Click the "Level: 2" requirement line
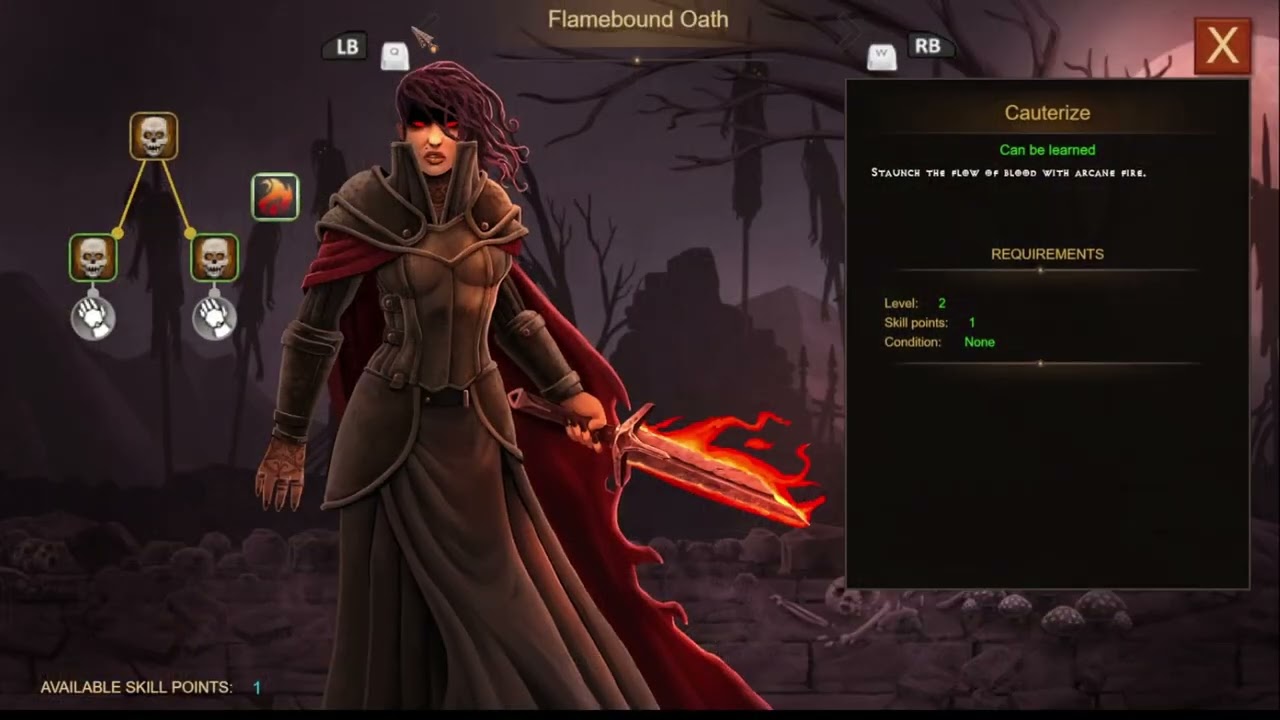 pyautogui.click(x=915, y=303)
